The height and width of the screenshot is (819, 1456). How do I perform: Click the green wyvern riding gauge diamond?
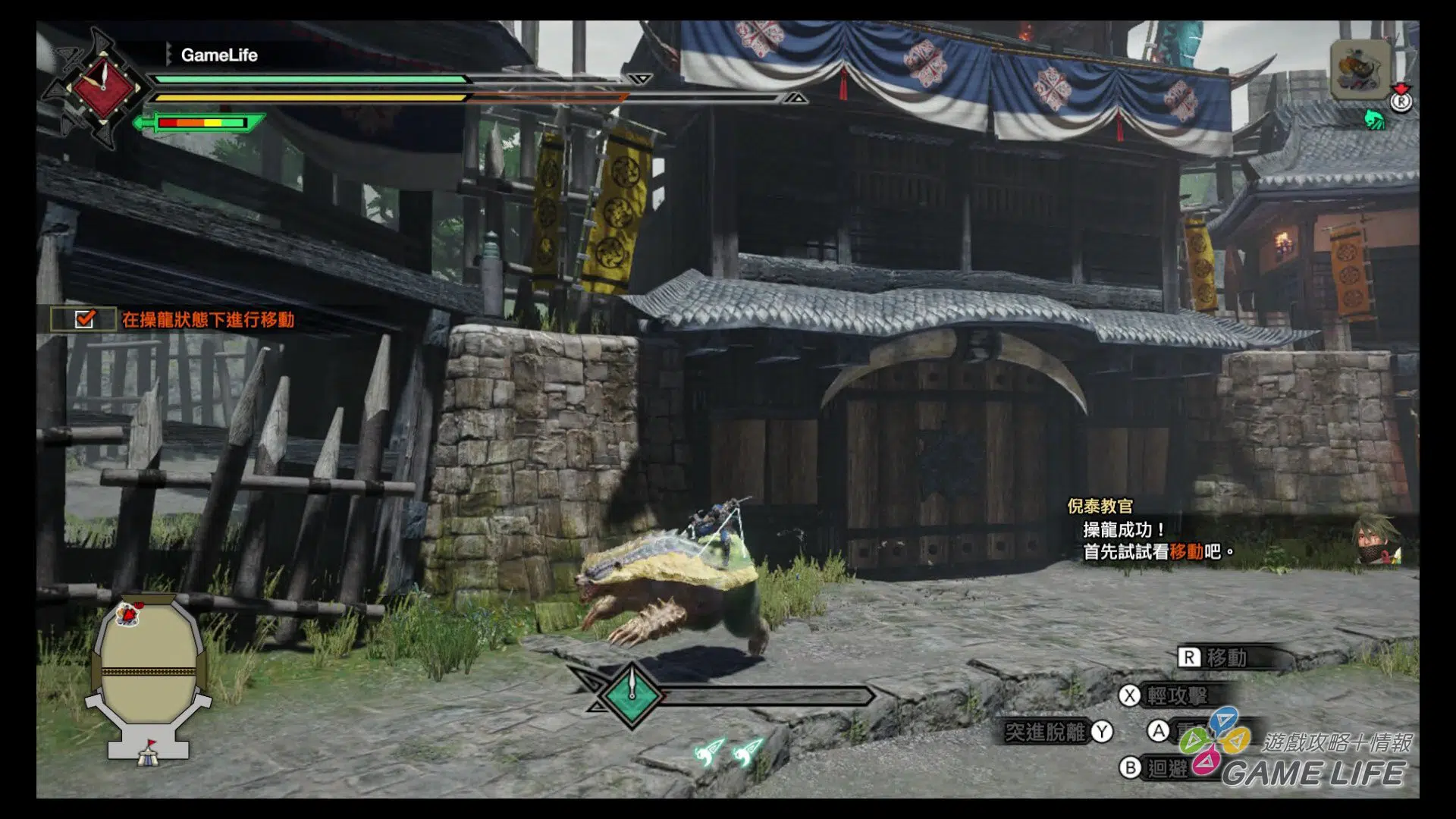tap(632, 694)
